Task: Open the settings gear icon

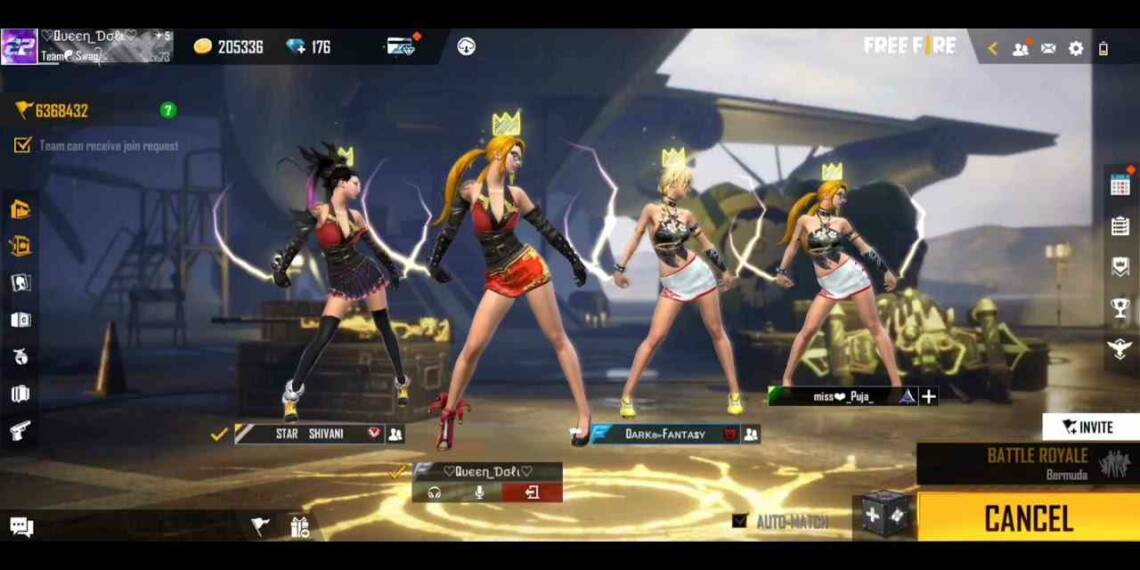Action: [1076, 48]
